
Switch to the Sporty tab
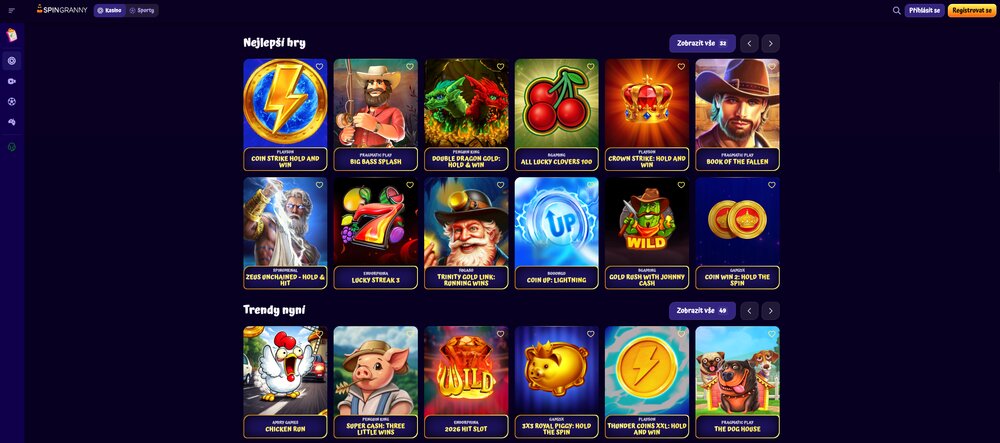click(x=142, y=10)
